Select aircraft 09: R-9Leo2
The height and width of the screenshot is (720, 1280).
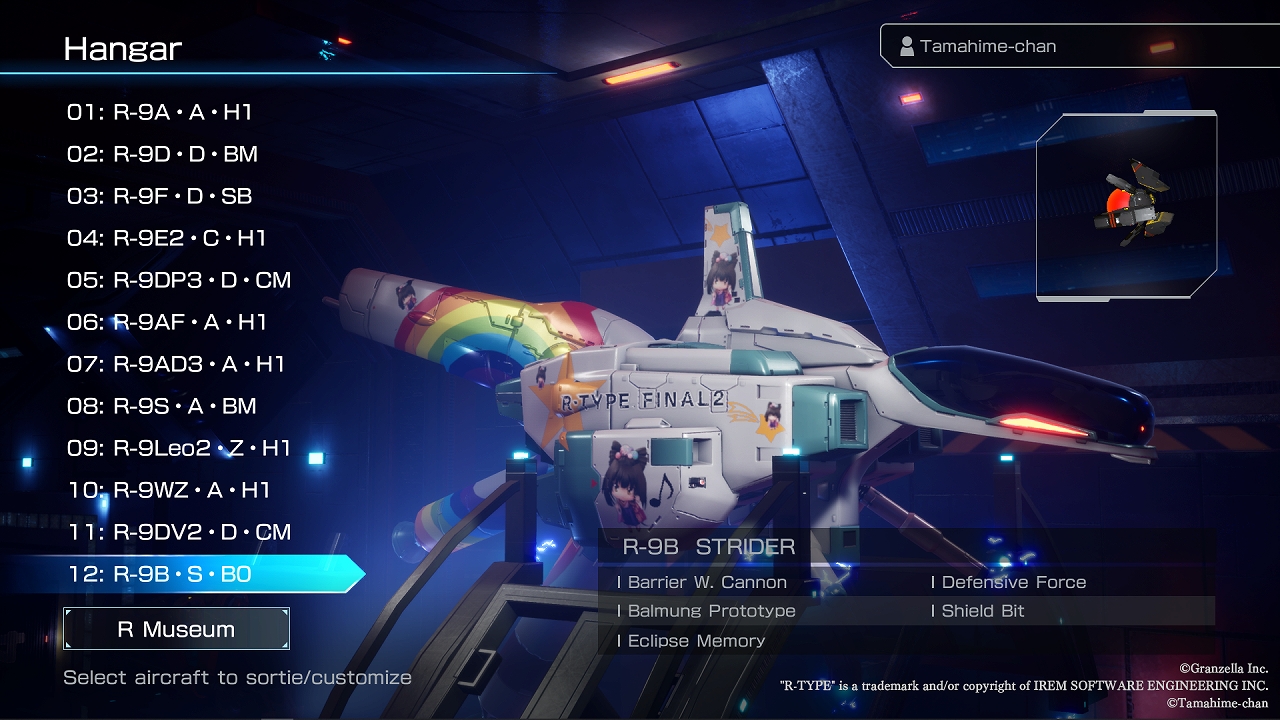coord(179,448)
